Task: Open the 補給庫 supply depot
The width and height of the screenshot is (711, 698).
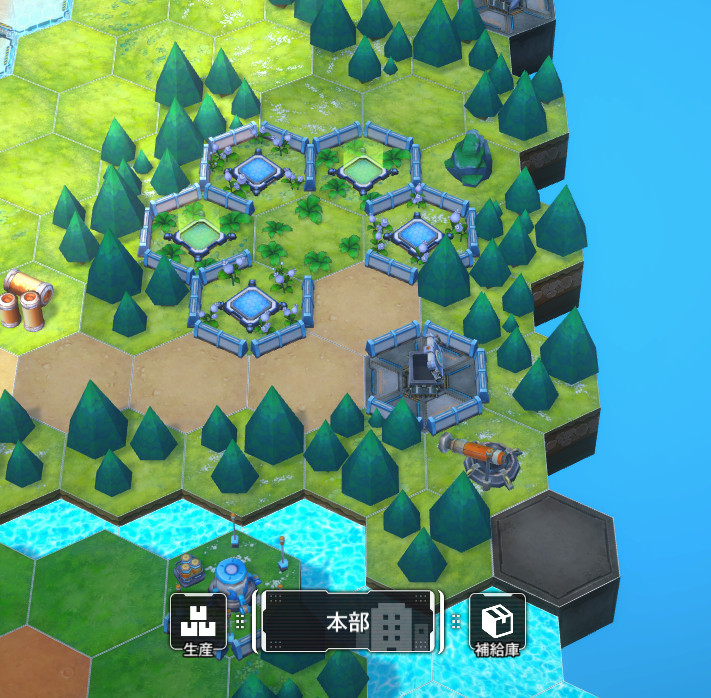Action: click(497, 622)
